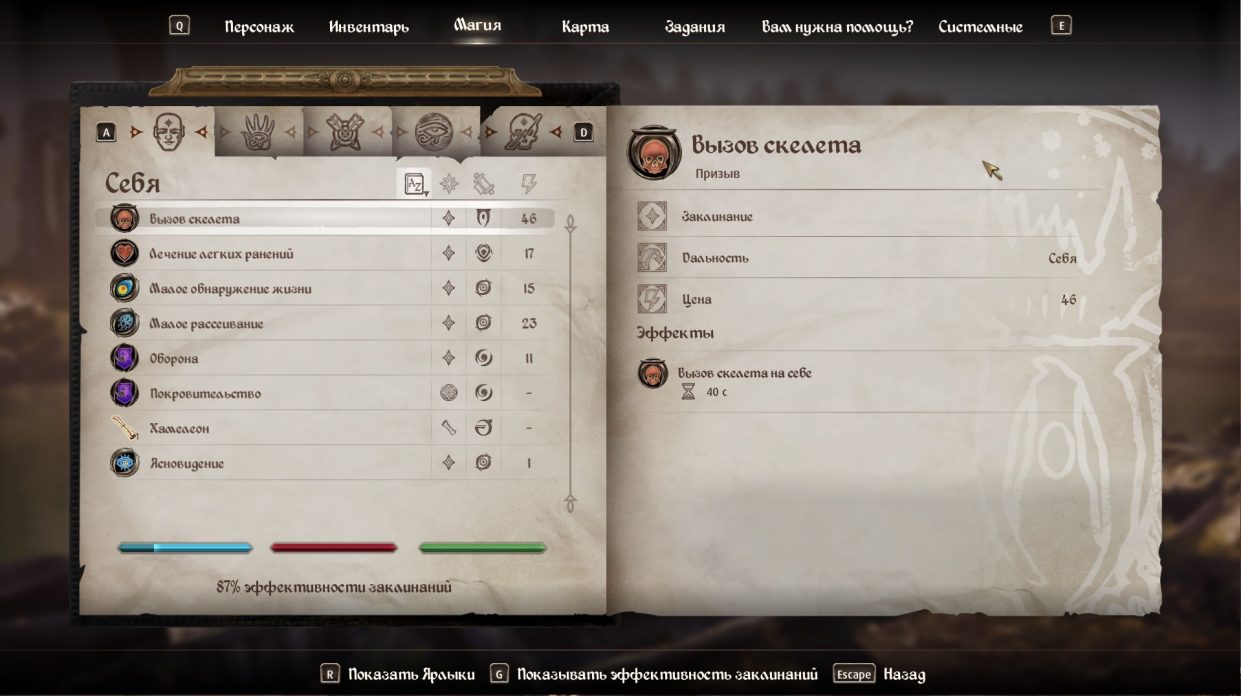Viewport: 1241px width, 696px height.
Task: Sort spell list by lightning cost icon
Action: click(529, 184)
